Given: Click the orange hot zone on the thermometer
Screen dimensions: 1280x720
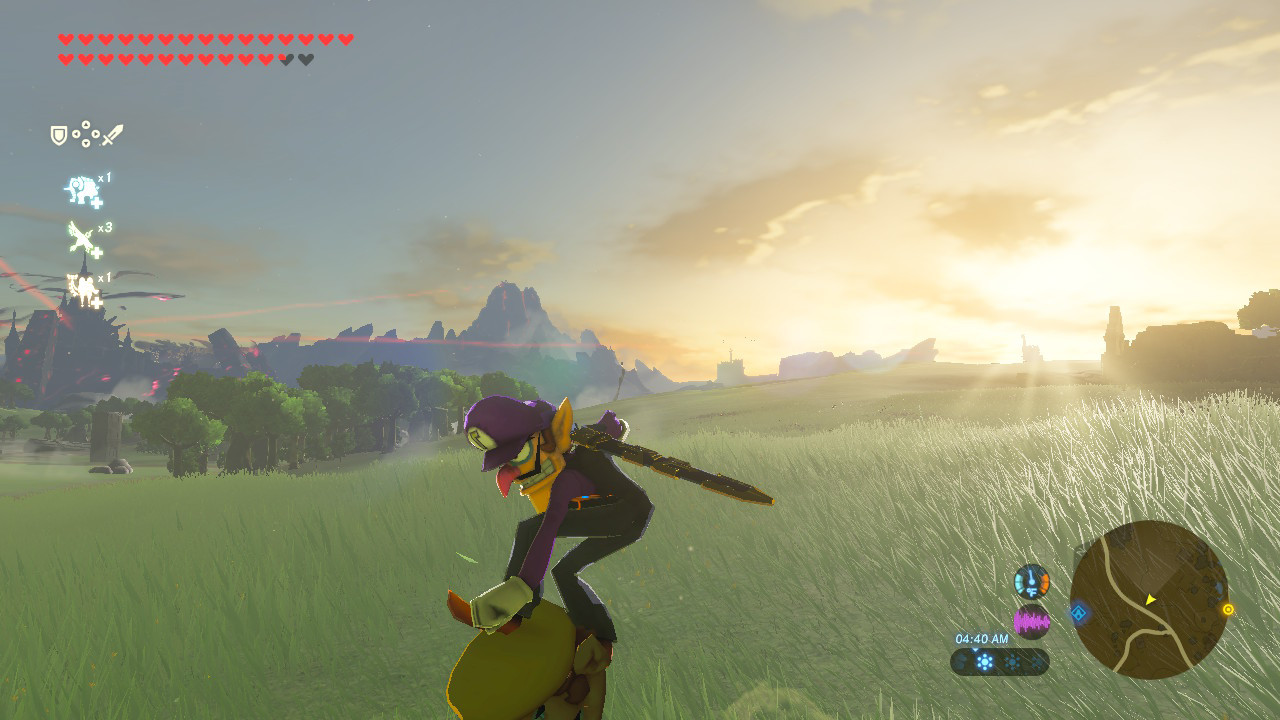Looking at the screenshot, I should (1044, 581).
